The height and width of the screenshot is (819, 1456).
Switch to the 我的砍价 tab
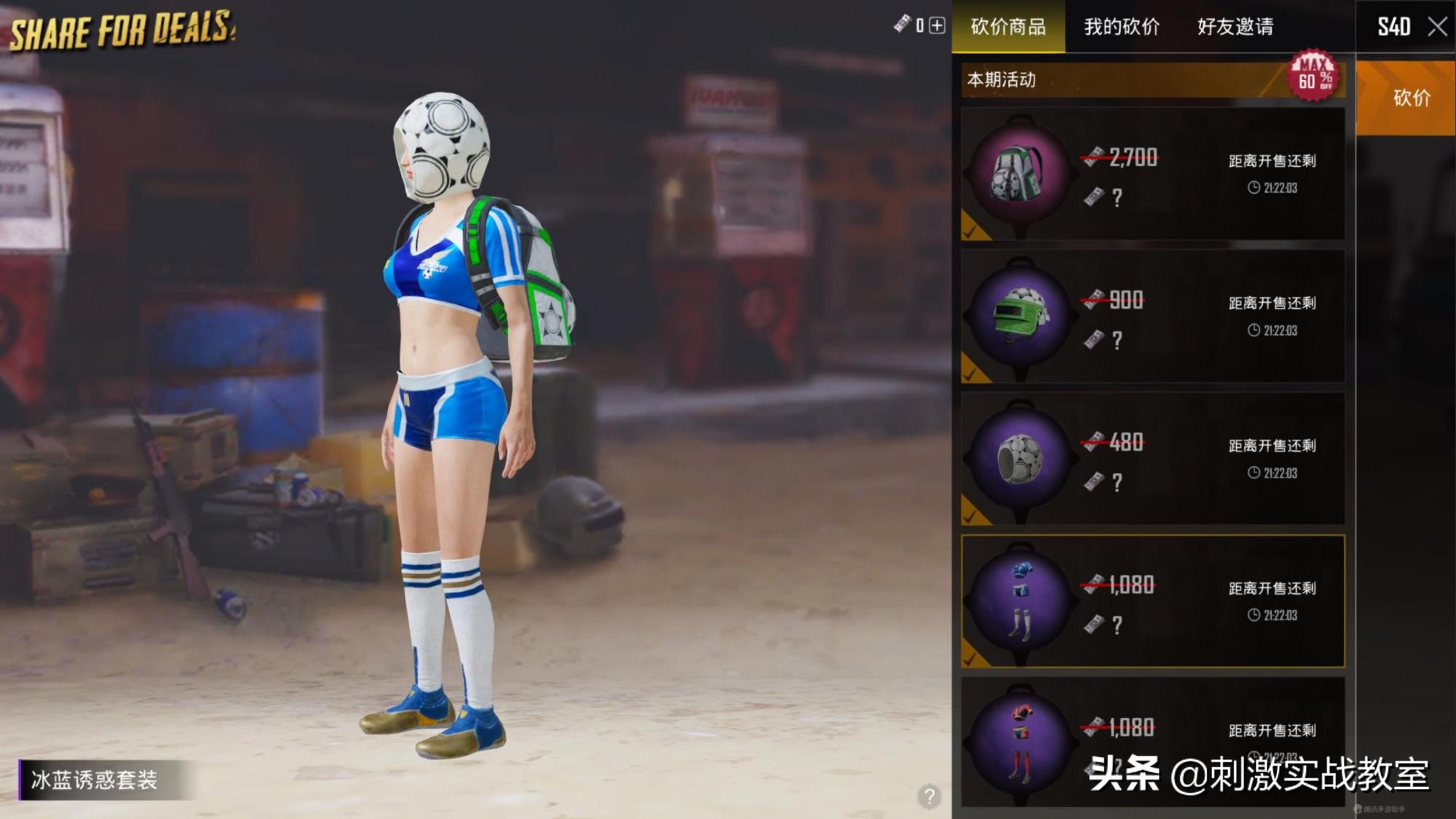coord(1120,25)
